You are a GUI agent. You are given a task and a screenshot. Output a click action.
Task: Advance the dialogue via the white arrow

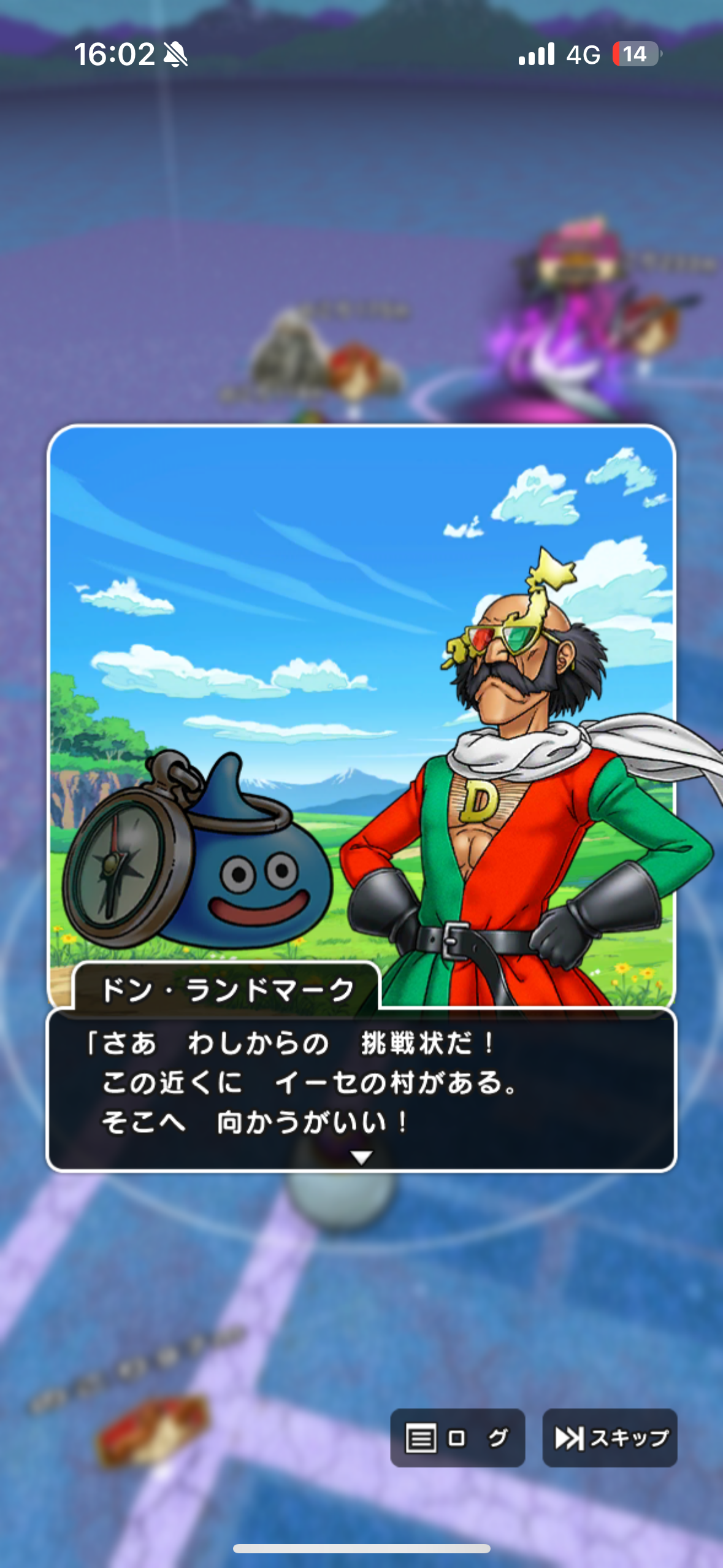click(x=361, y=1157)
